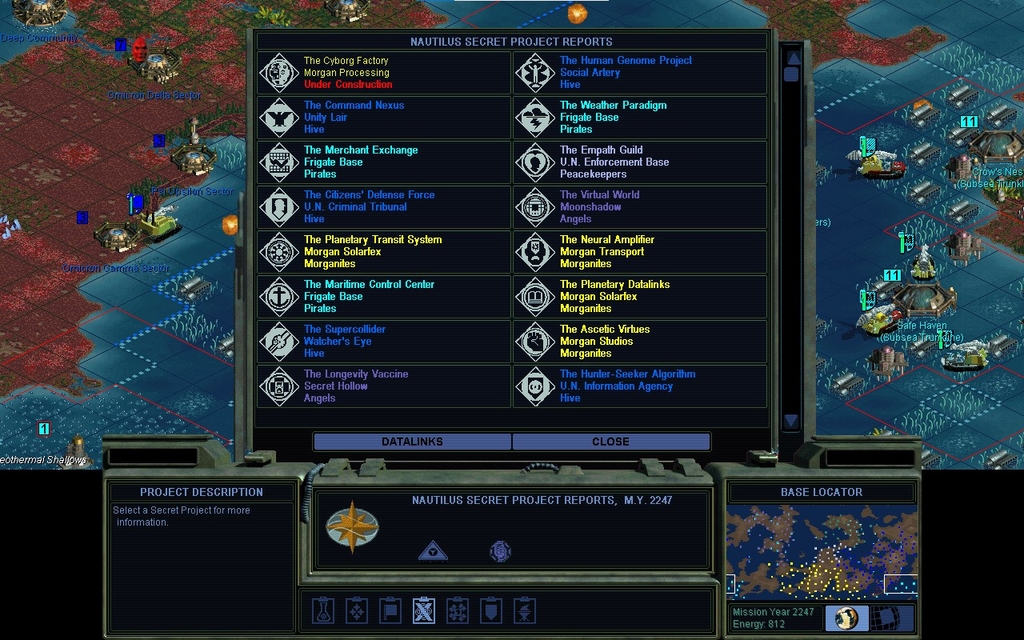
Task: Select The Planetary Transit System entry
Action: tap(384, 252)
